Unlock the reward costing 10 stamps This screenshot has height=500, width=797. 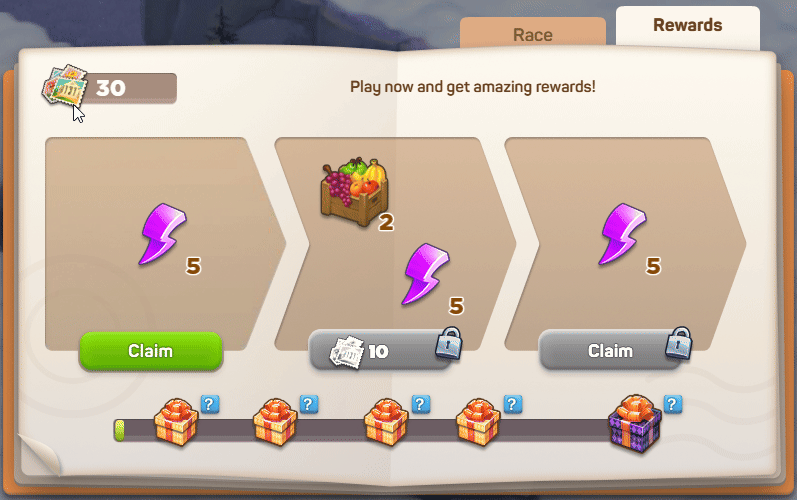click(x=379, y=351)
